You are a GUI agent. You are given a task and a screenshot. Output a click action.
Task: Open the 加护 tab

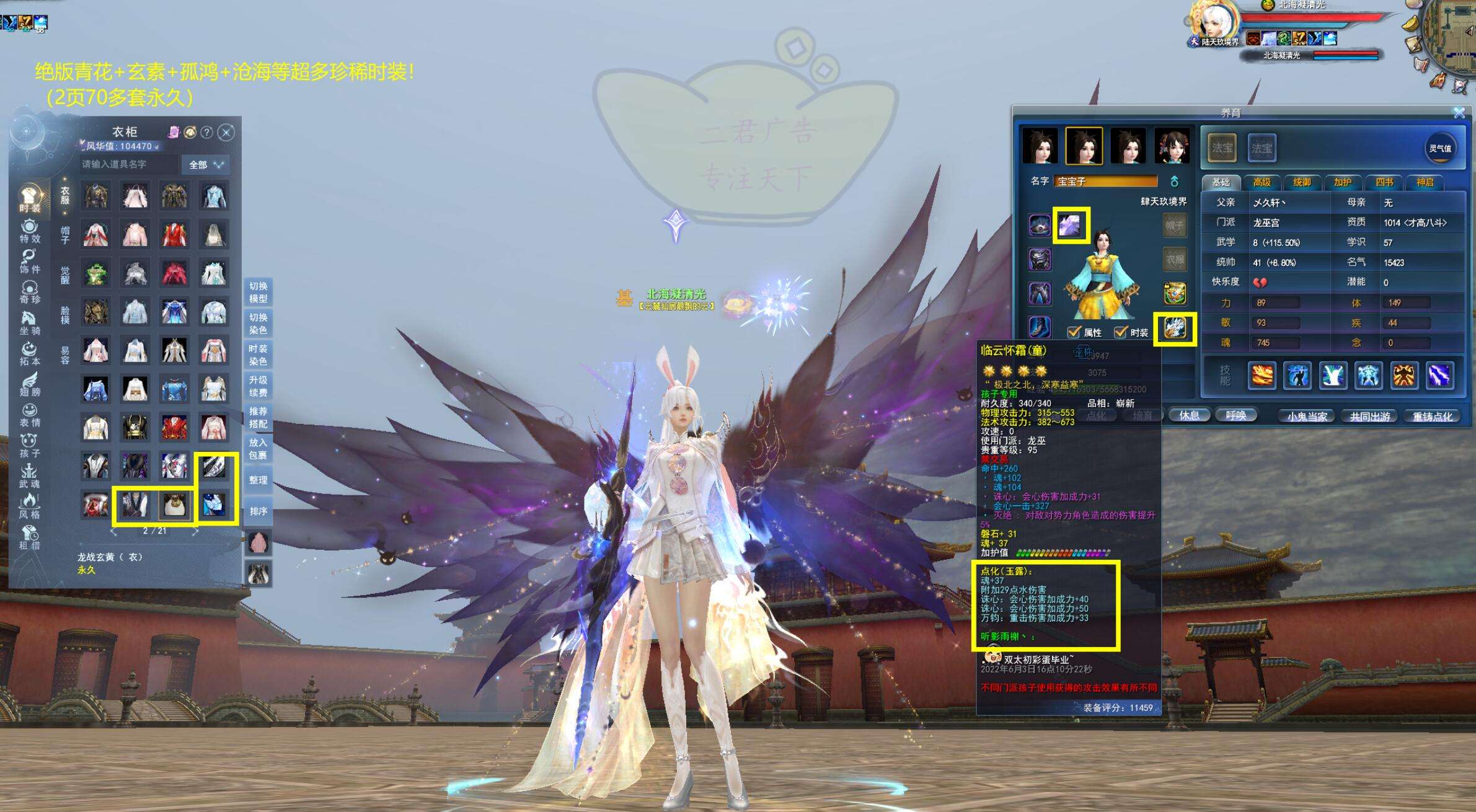(x=1342, y=182)
